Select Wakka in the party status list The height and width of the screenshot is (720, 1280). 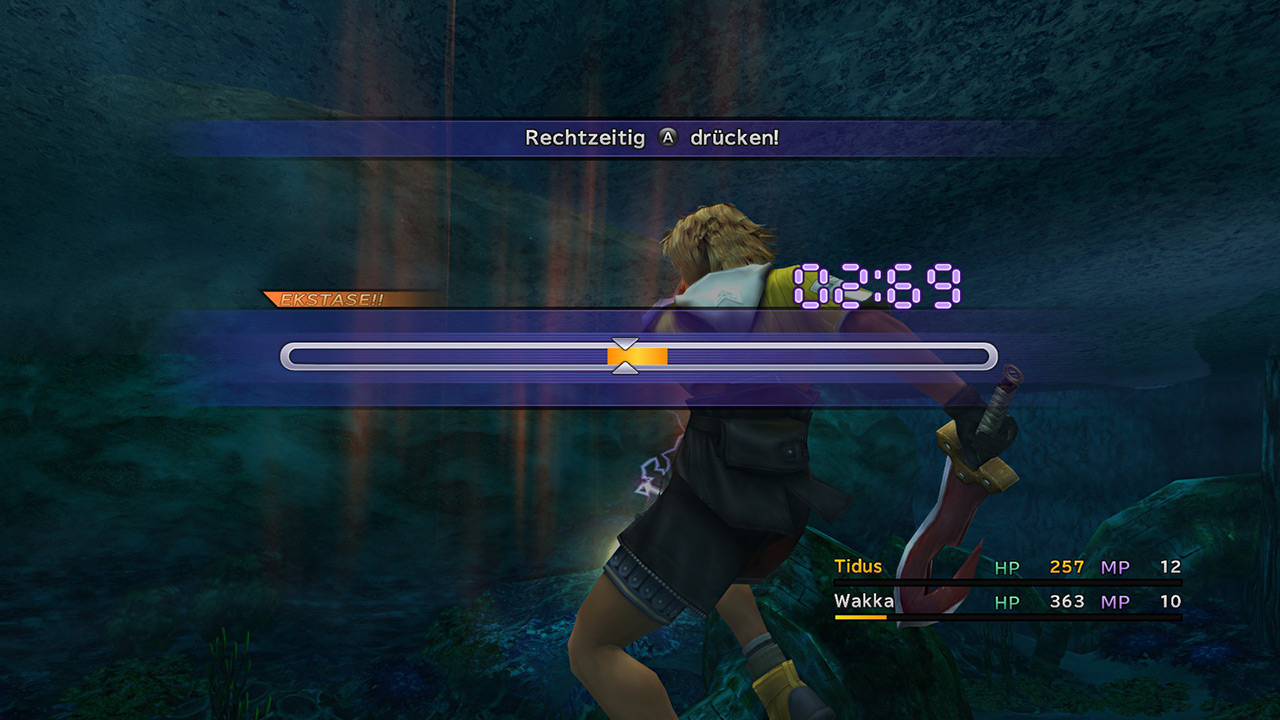pyautogui.click(x=863, y=601)
